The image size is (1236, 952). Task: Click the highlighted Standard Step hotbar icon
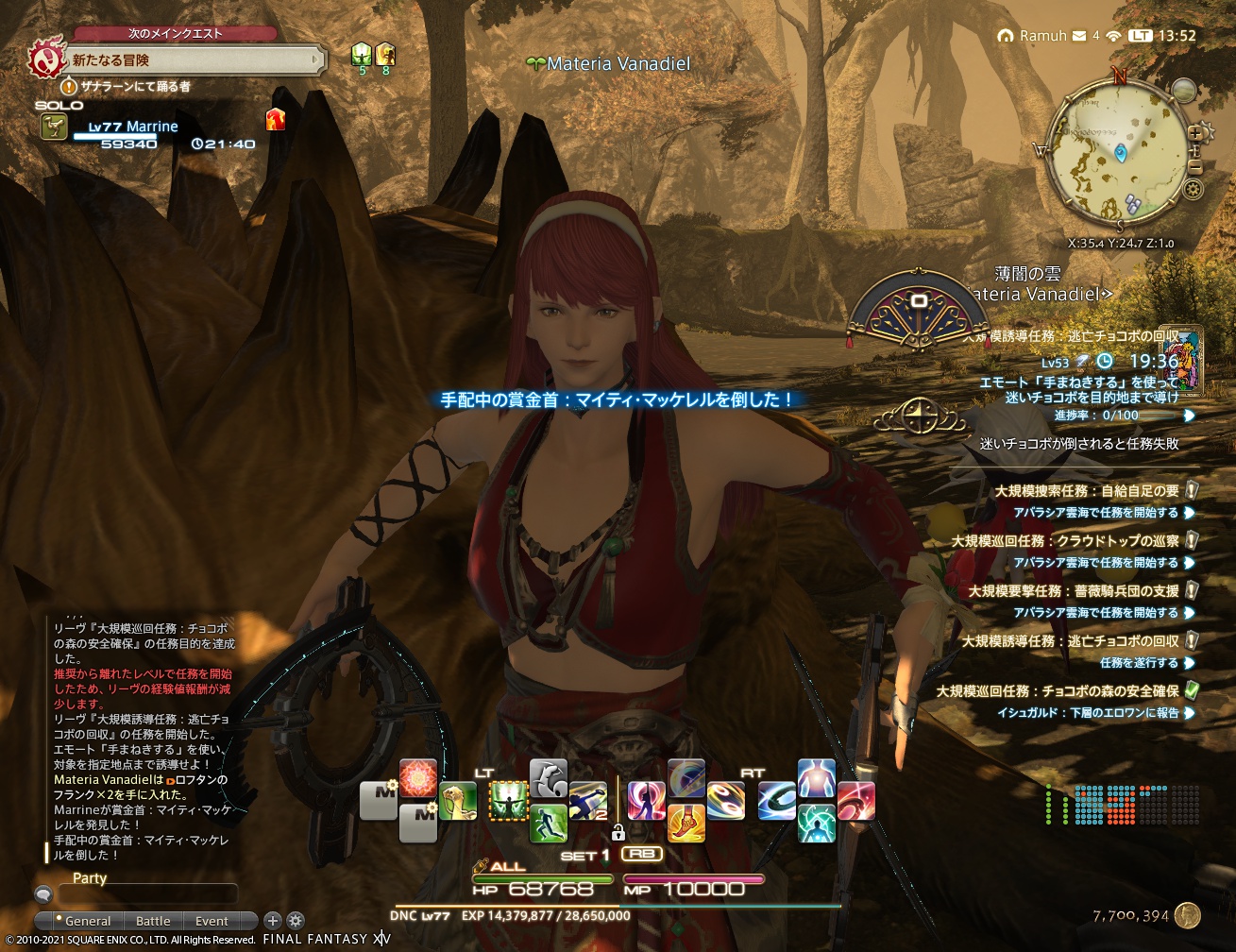509,798
